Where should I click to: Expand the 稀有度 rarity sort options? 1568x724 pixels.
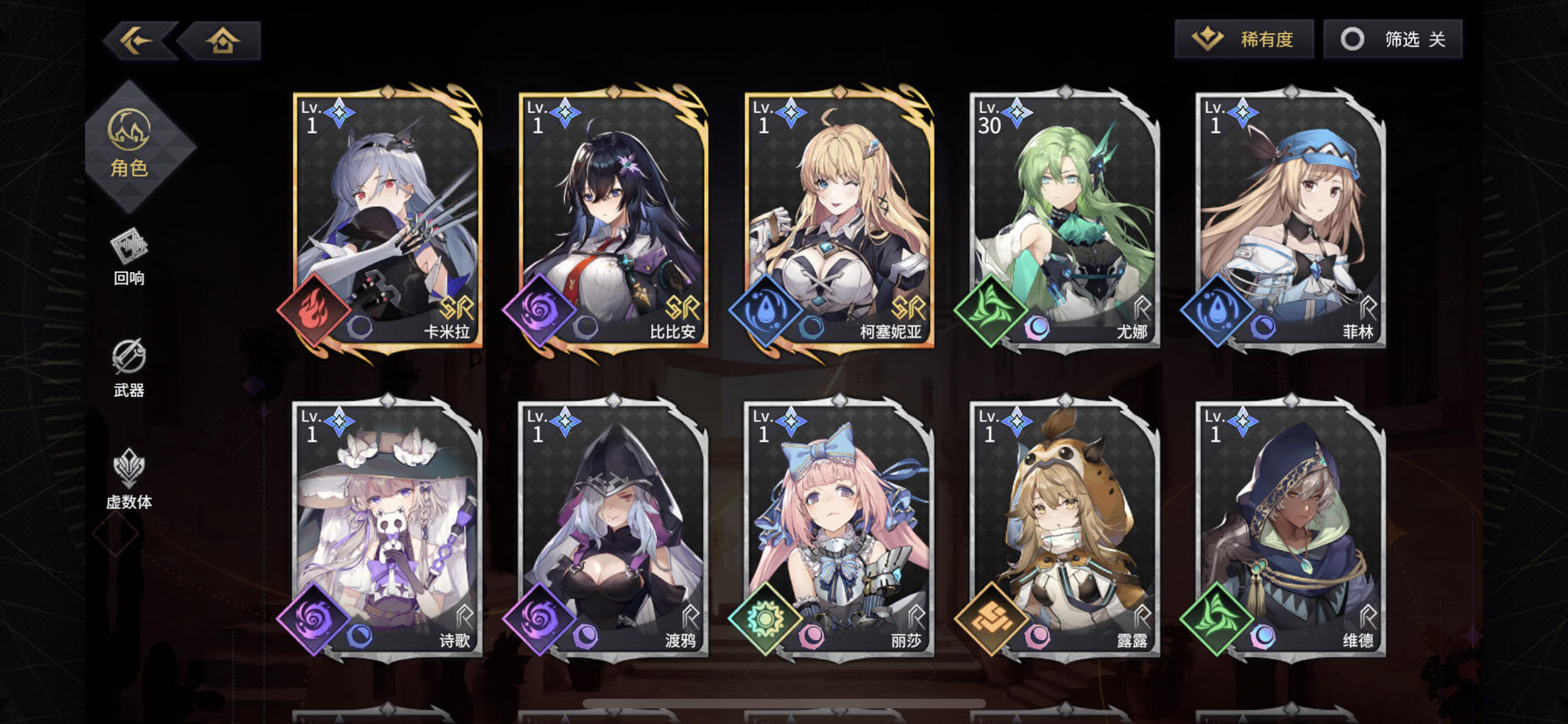click(1243, 38)
